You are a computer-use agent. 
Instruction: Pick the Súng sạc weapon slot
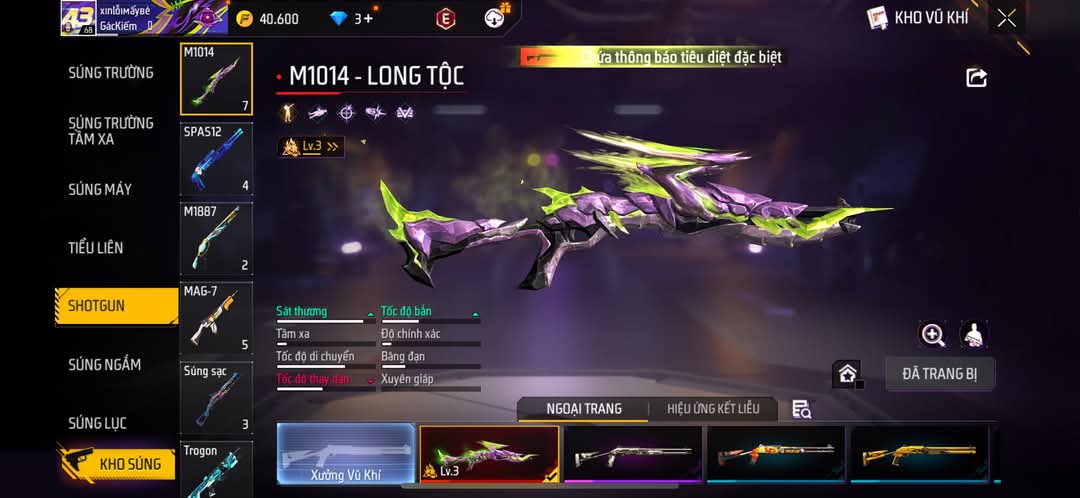pyautogui.click(x=216, y=398)
